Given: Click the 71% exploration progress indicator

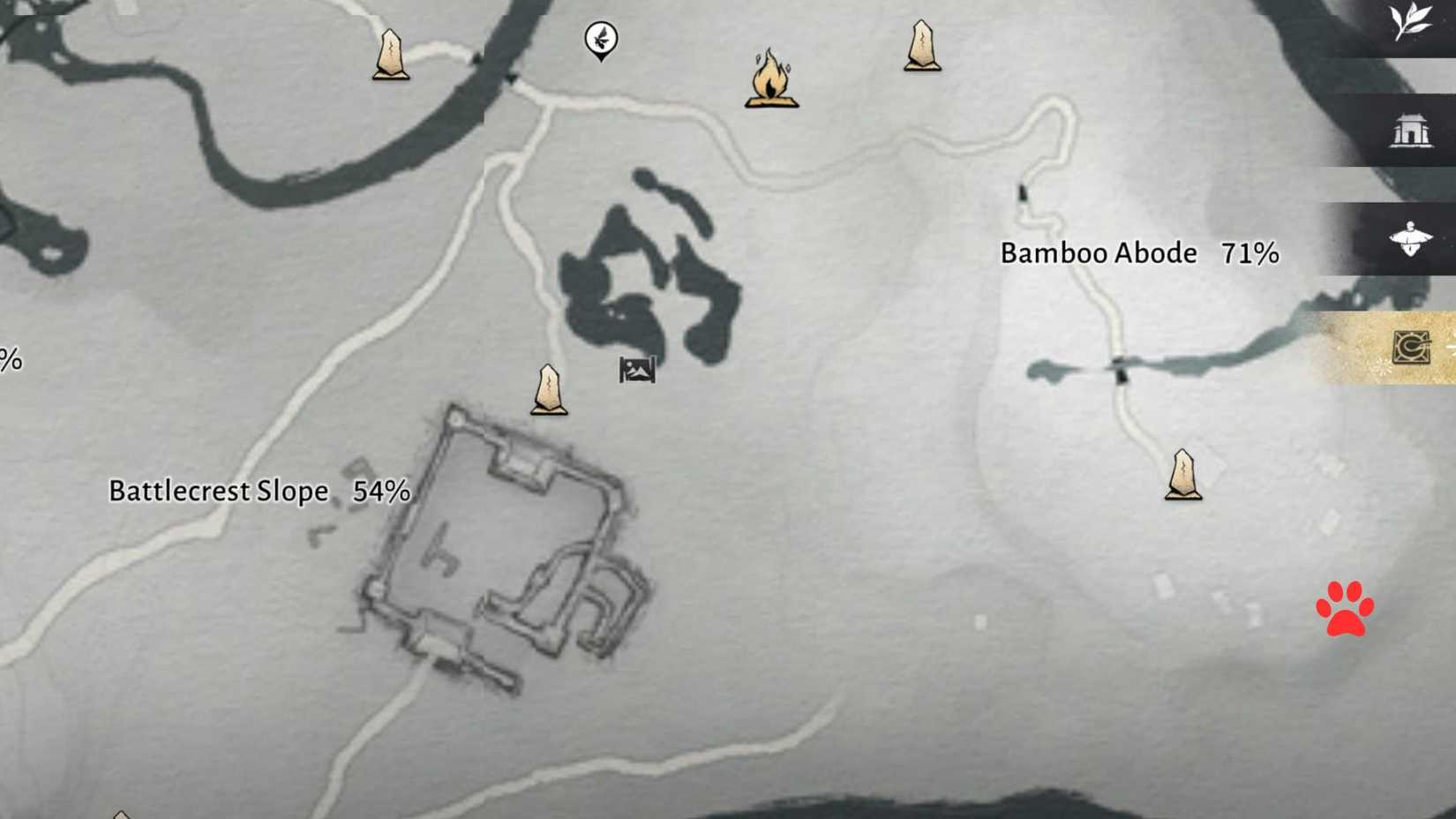Looking at the screenshot, I should [1249, 253].
